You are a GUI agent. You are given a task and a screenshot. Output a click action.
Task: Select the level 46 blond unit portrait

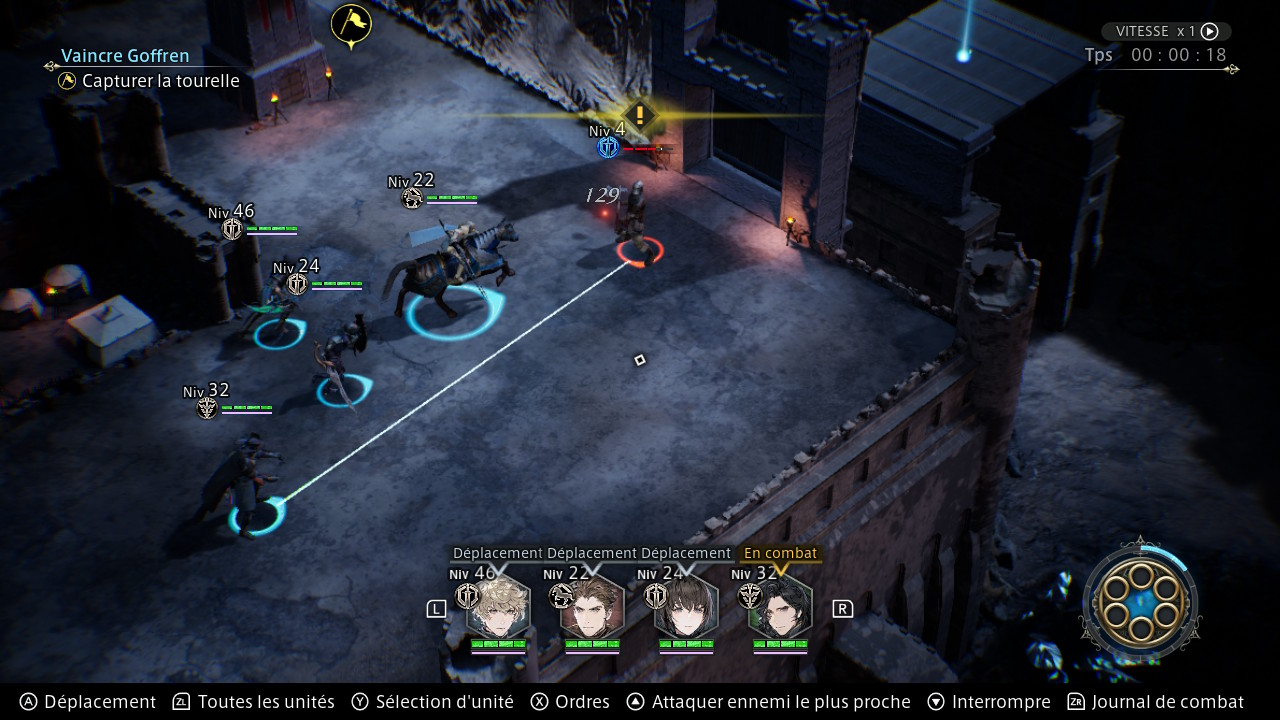click(x=497, y=606)
